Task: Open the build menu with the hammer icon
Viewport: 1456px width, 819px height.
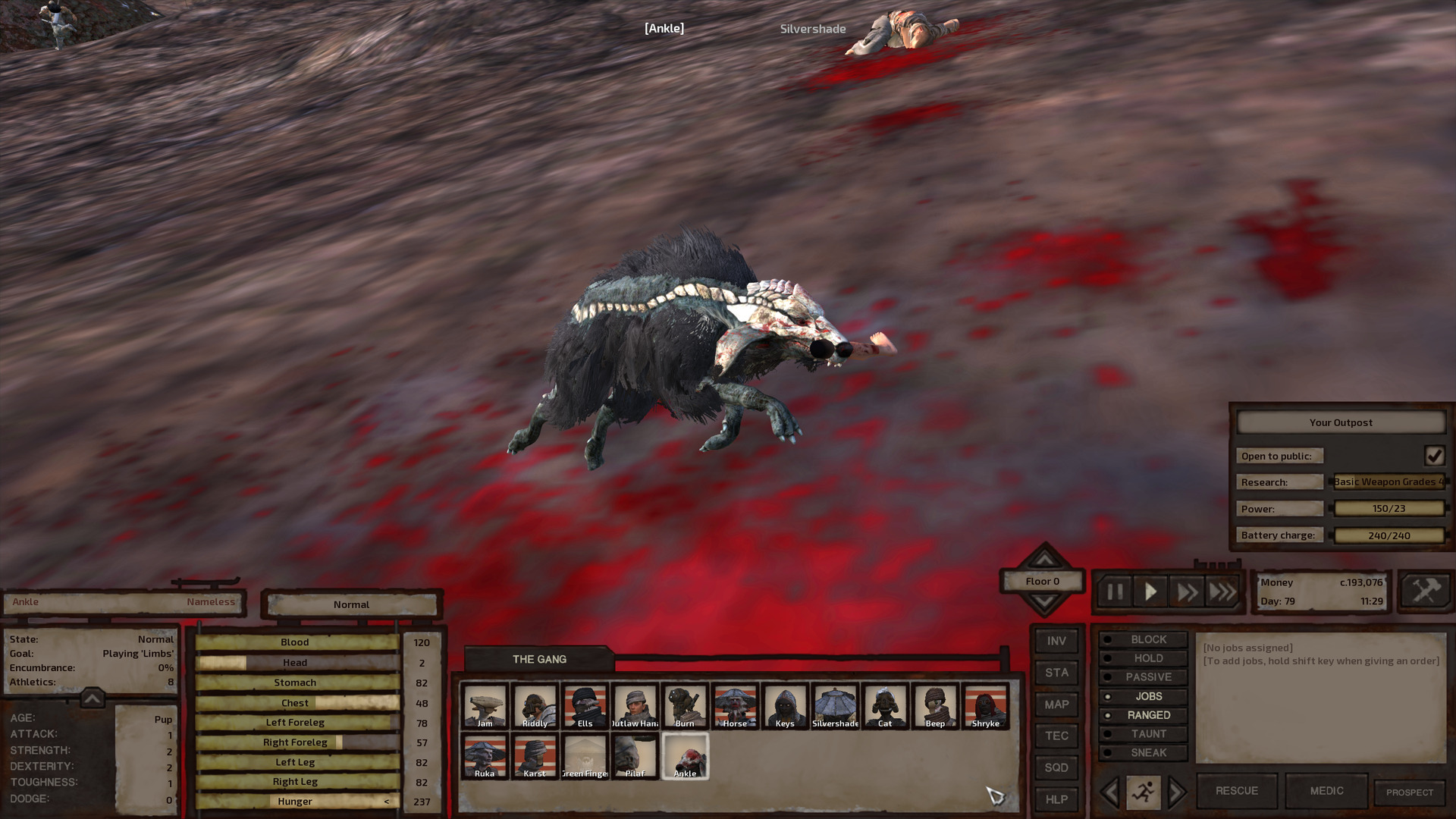Action: click(x=1424, y=592)
